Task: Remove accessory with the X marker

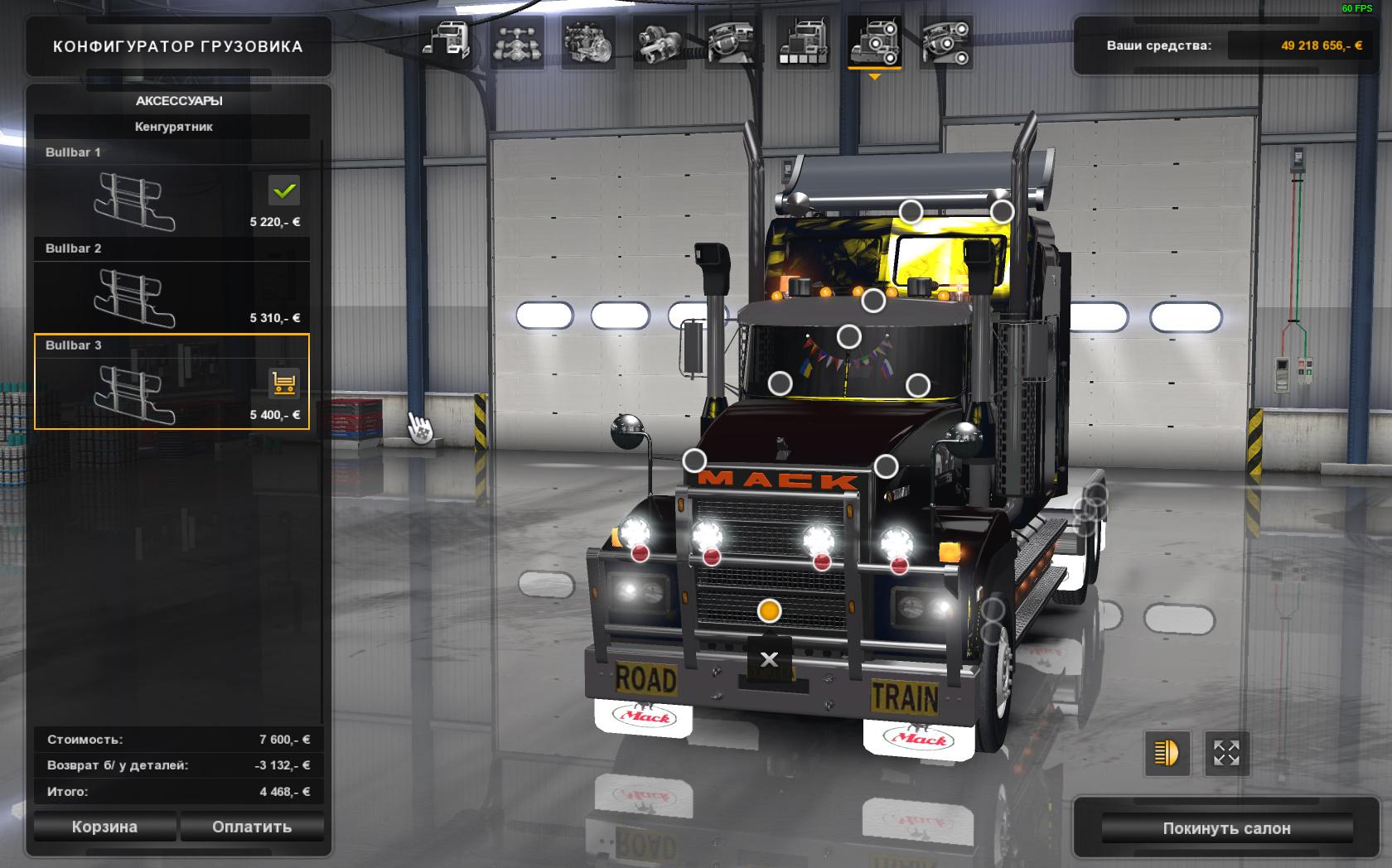Action: click(x=769, y=659)
